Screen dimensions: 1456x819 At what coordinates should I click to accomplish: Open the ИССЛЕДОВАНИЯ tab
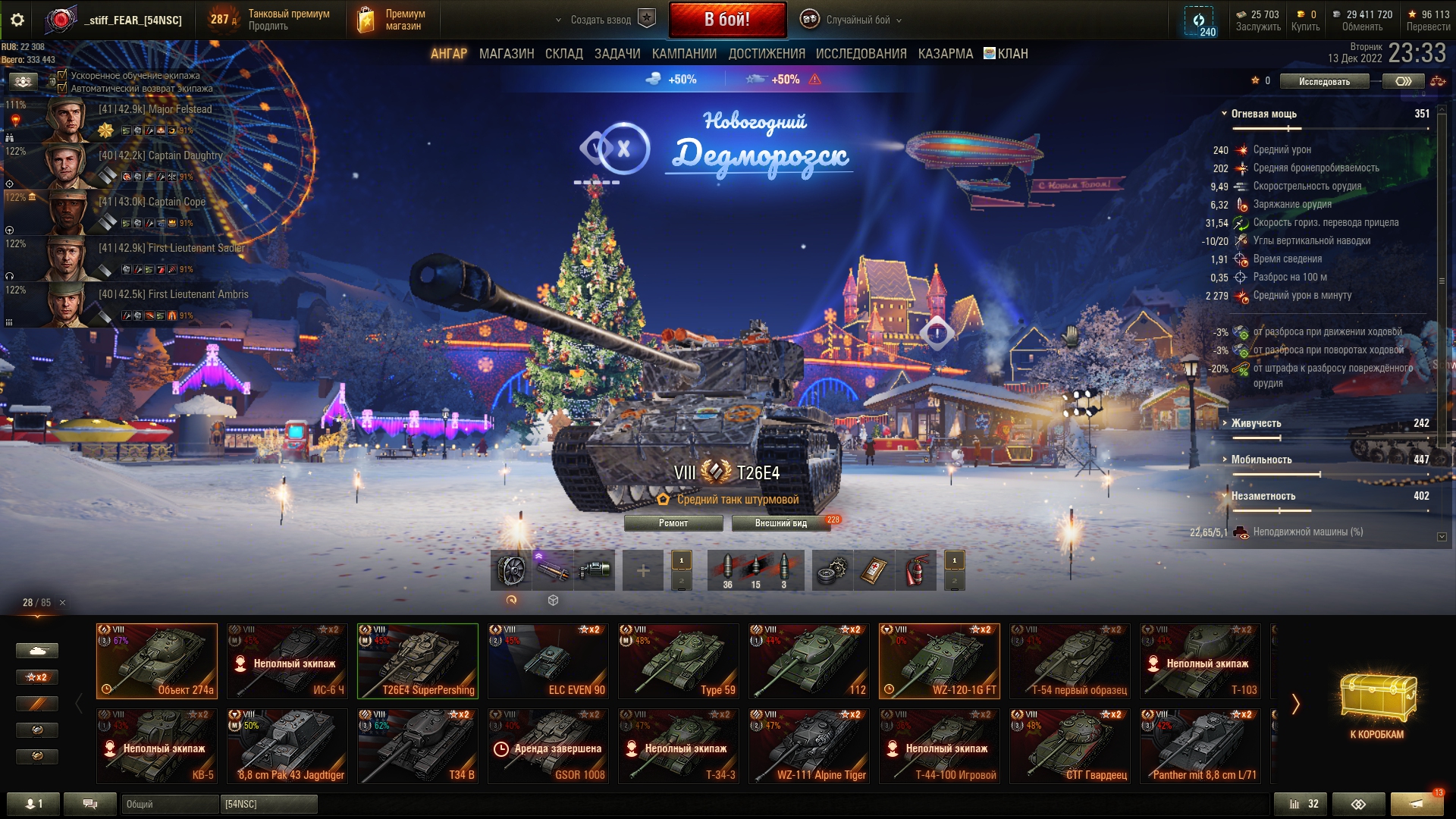pyautogui.click(x=861, y=54)
